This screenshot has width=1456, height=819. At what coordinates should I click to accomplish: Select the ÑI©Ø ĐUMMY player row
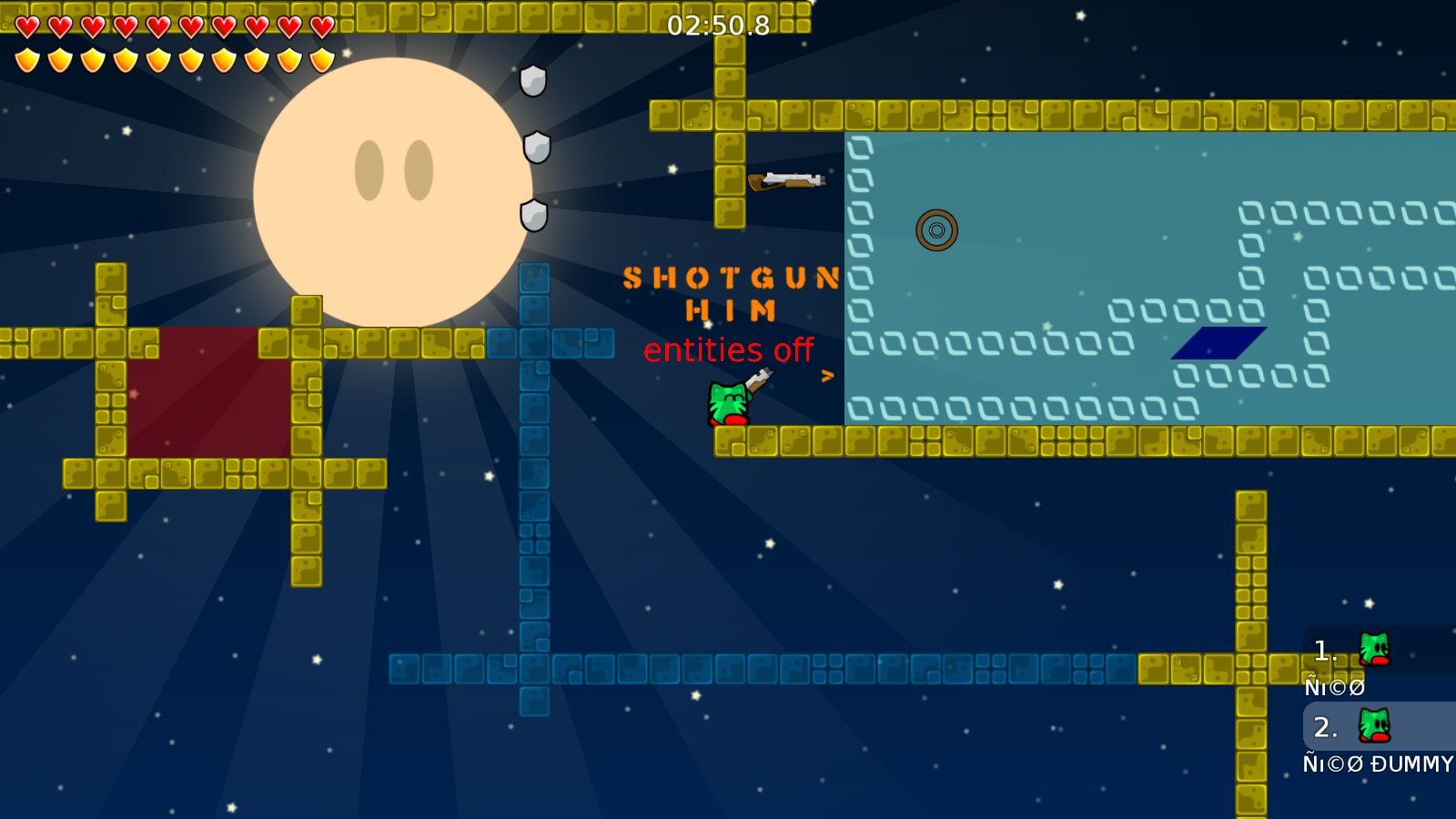click(x=1378, y=728)
